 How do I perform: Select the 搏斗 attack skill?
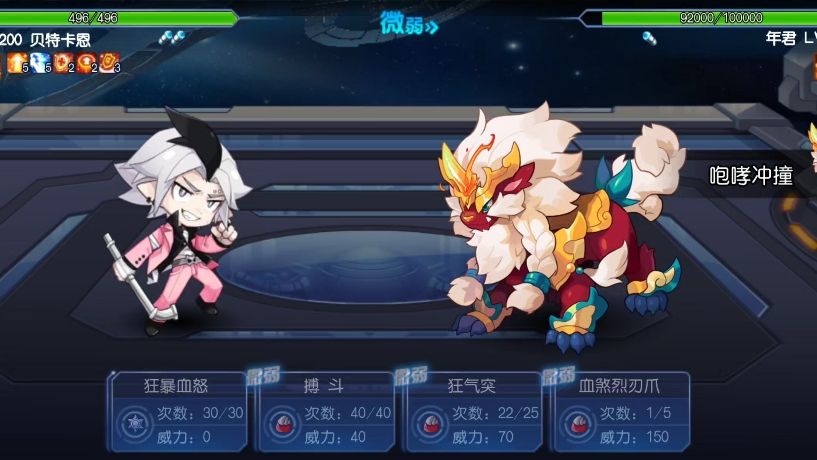point(326,412)
